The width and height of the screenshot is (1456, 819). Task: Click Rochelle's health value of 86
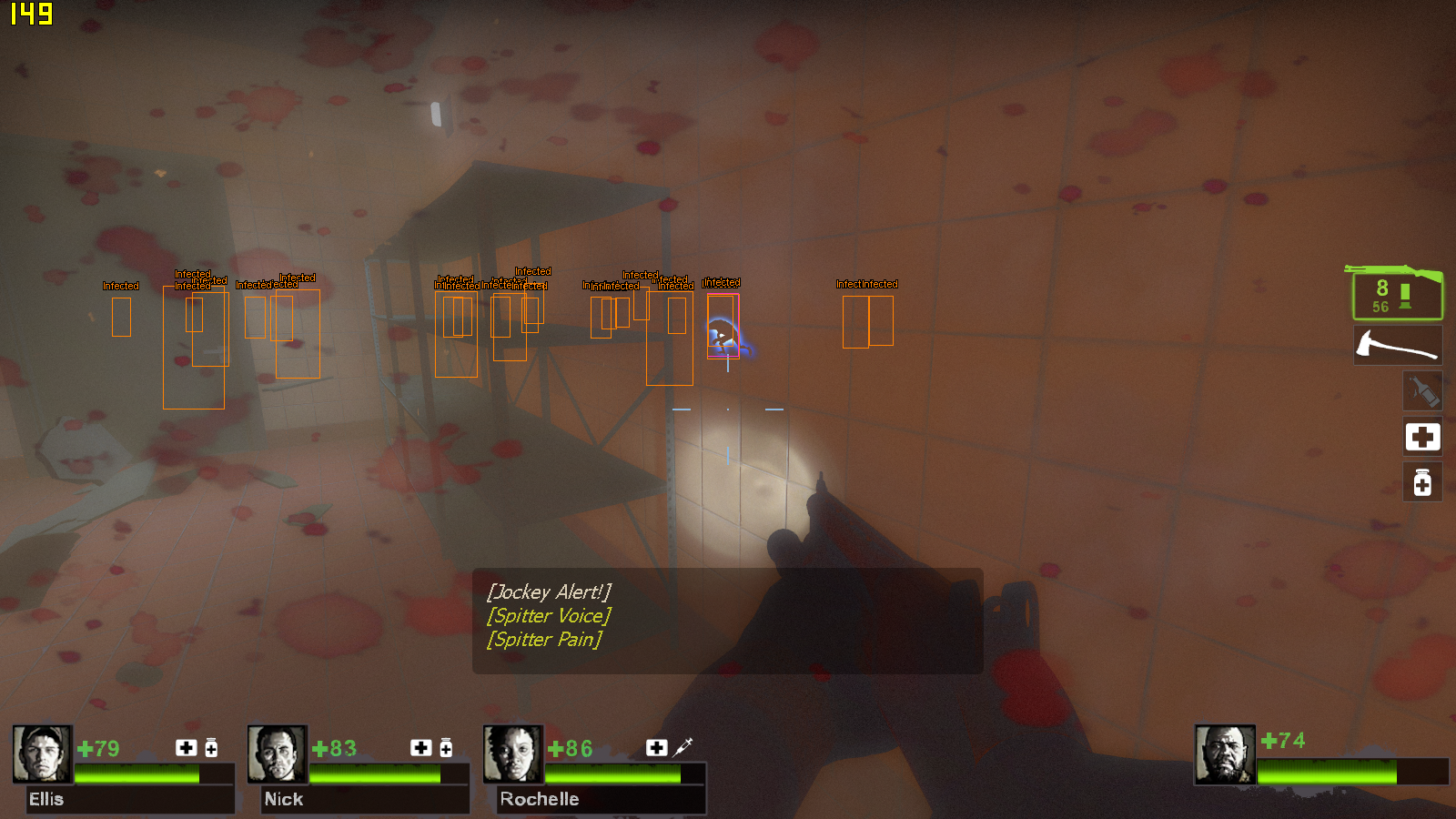click(571, 750)
